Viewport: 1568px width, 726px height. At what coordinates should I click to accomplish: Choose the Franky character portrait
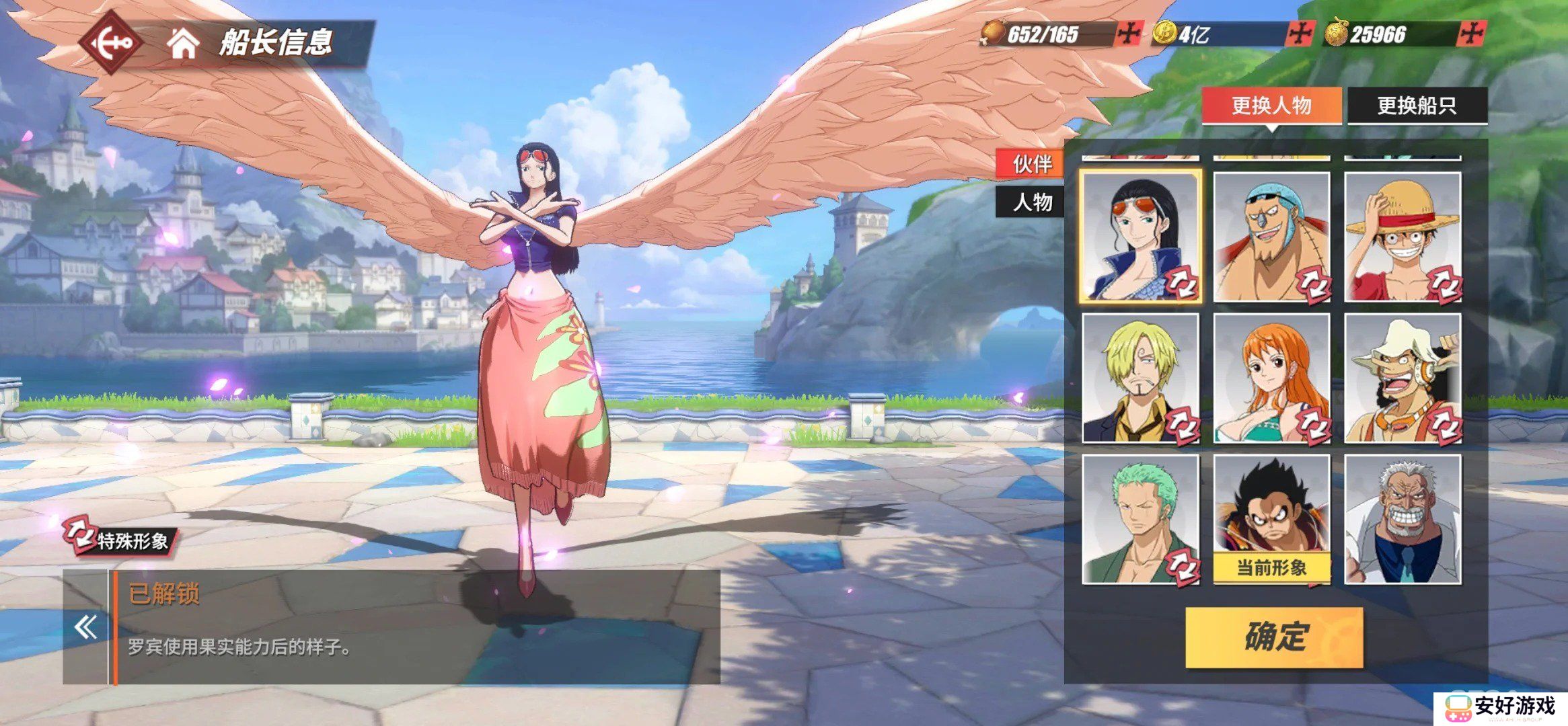click(1271, 237)
